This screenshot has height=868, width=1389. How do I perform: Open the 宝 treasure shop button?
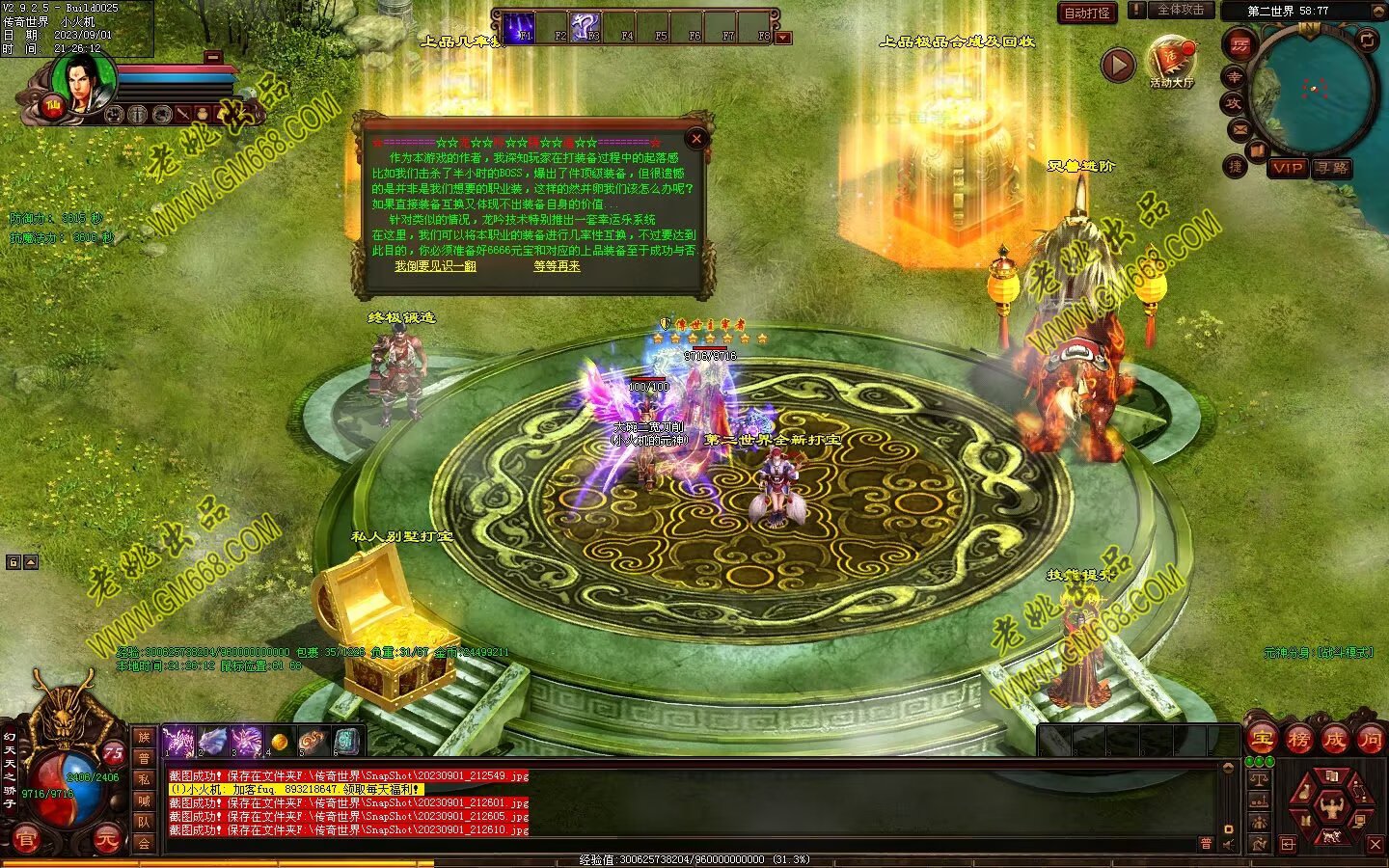(1262, 740)
